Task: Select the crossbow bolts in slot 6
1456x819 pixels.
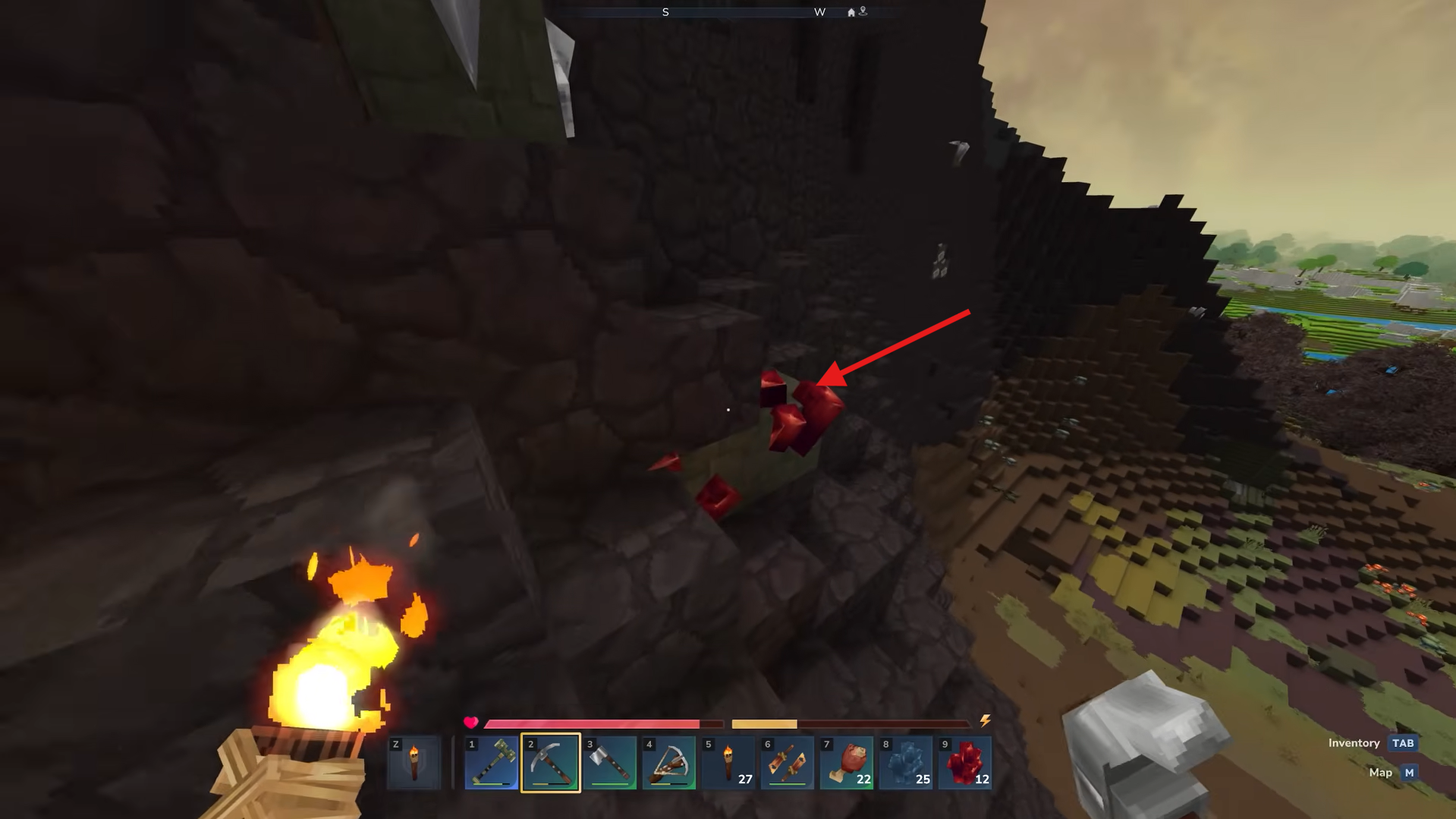Action: pyautogui.click(x=789, y=763)
